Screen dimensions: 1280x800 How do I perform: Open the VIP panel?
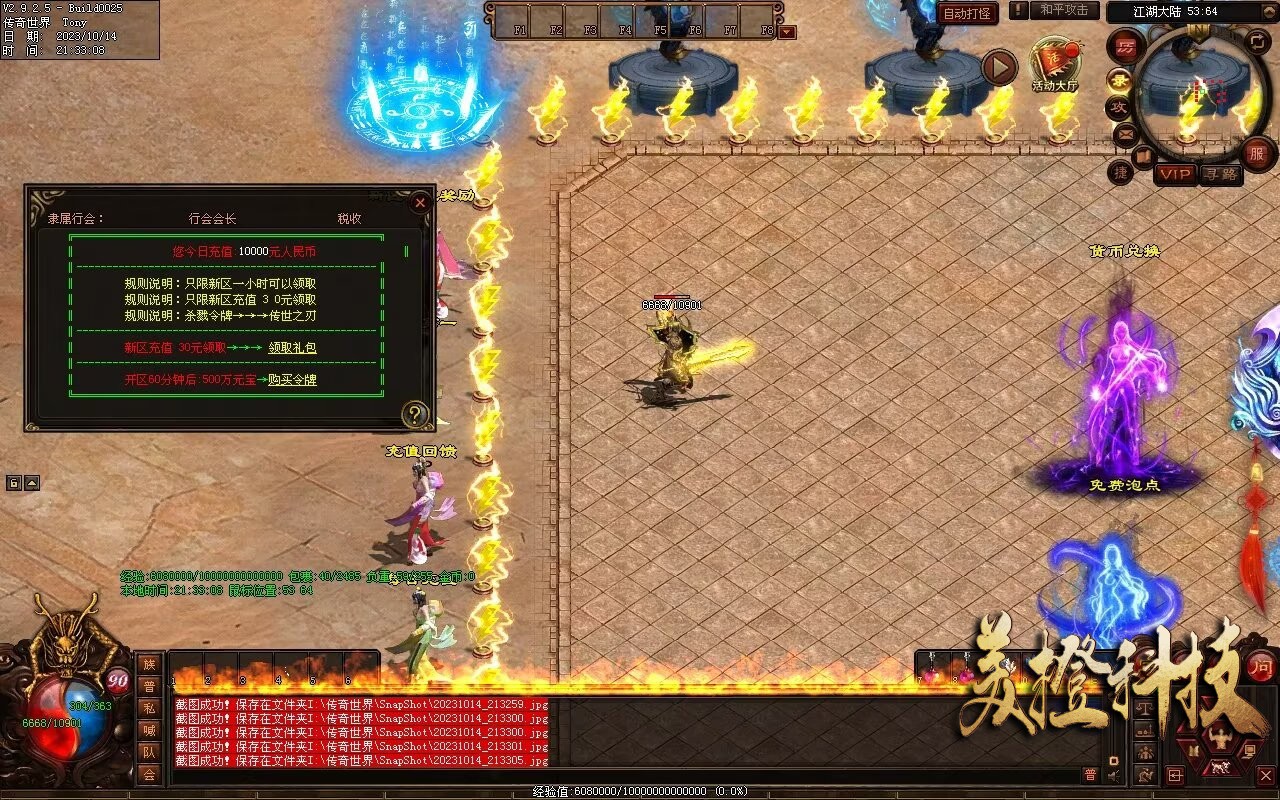(x=1176, y=174)
